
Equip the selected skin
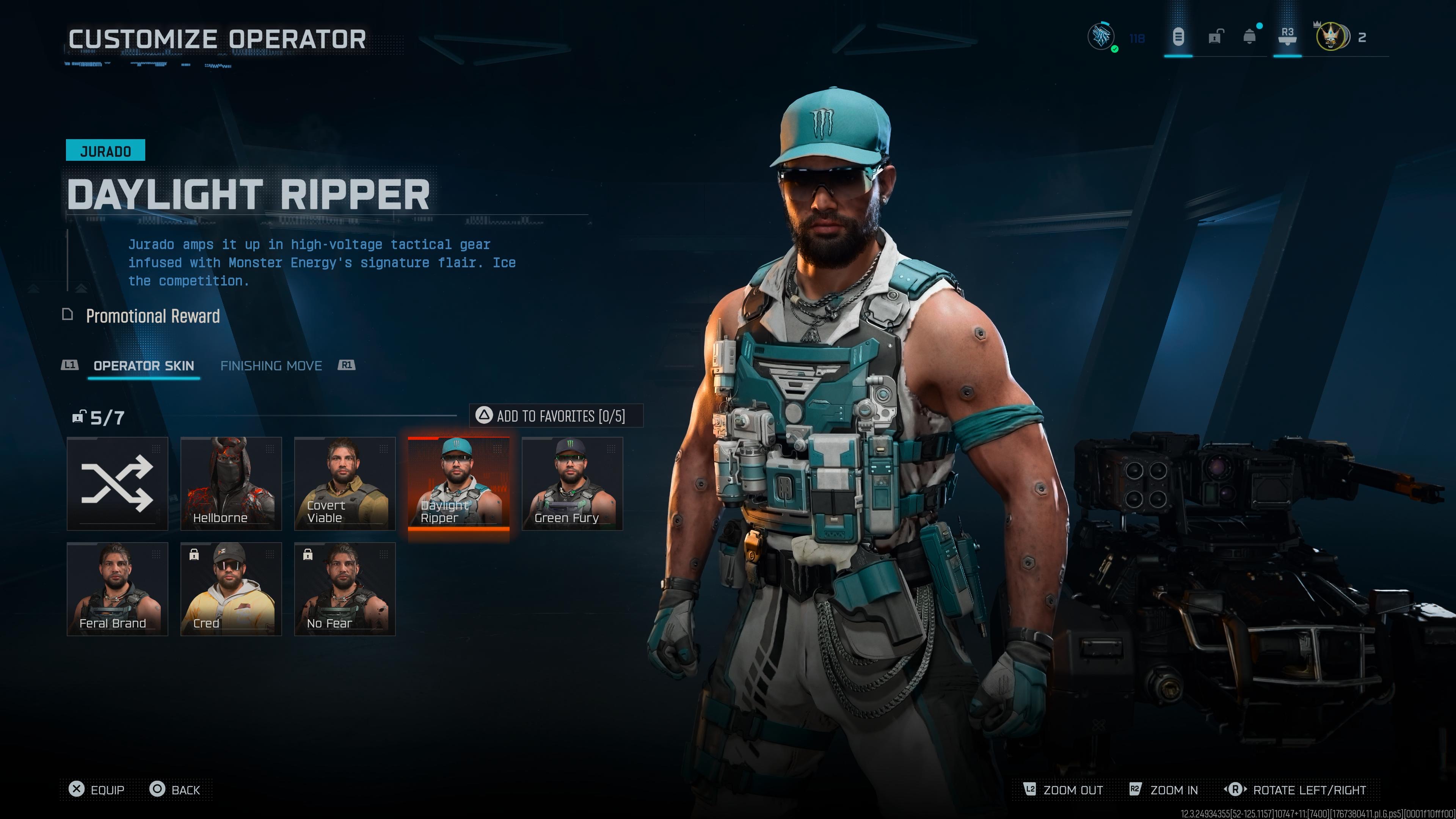97,789
